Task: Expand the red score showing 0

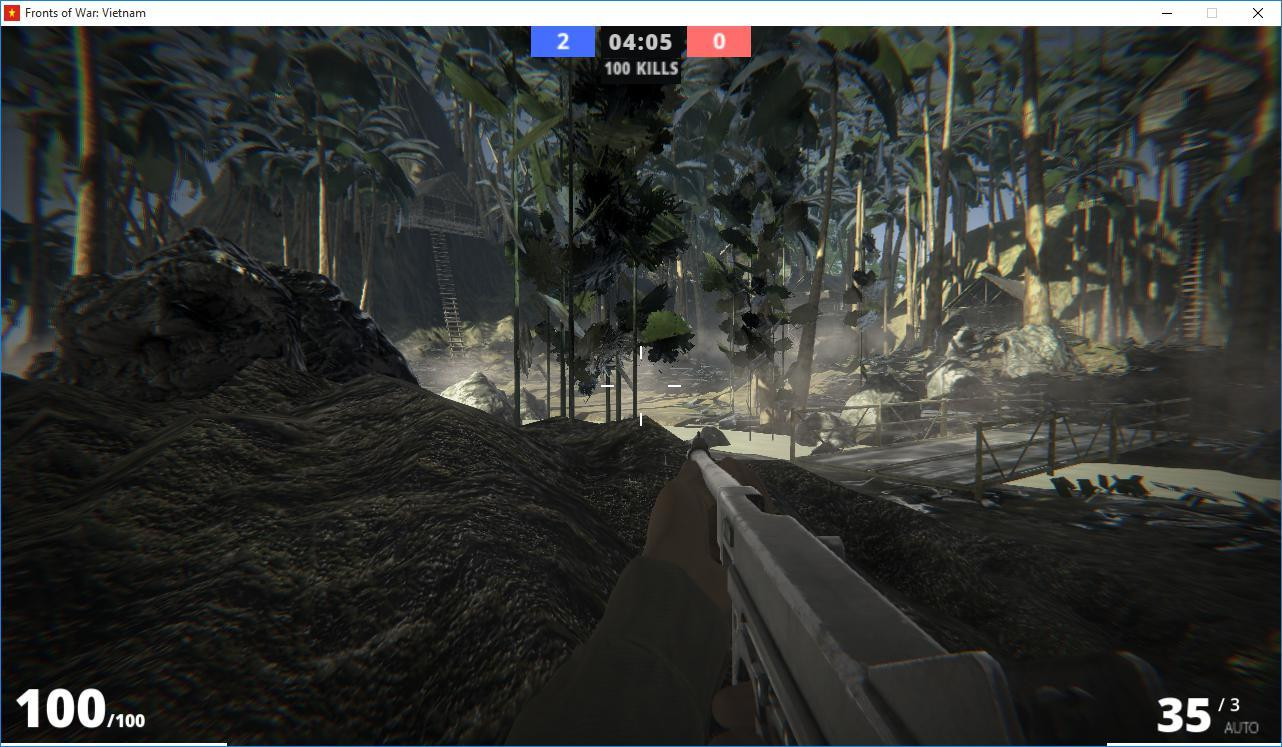Action: (x=718, y=41)
